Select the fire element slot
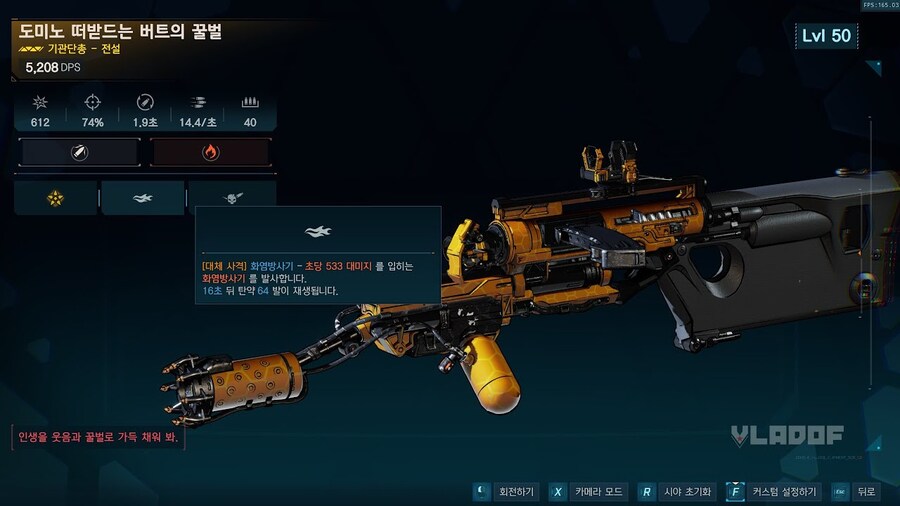 [x=210, y=153]
